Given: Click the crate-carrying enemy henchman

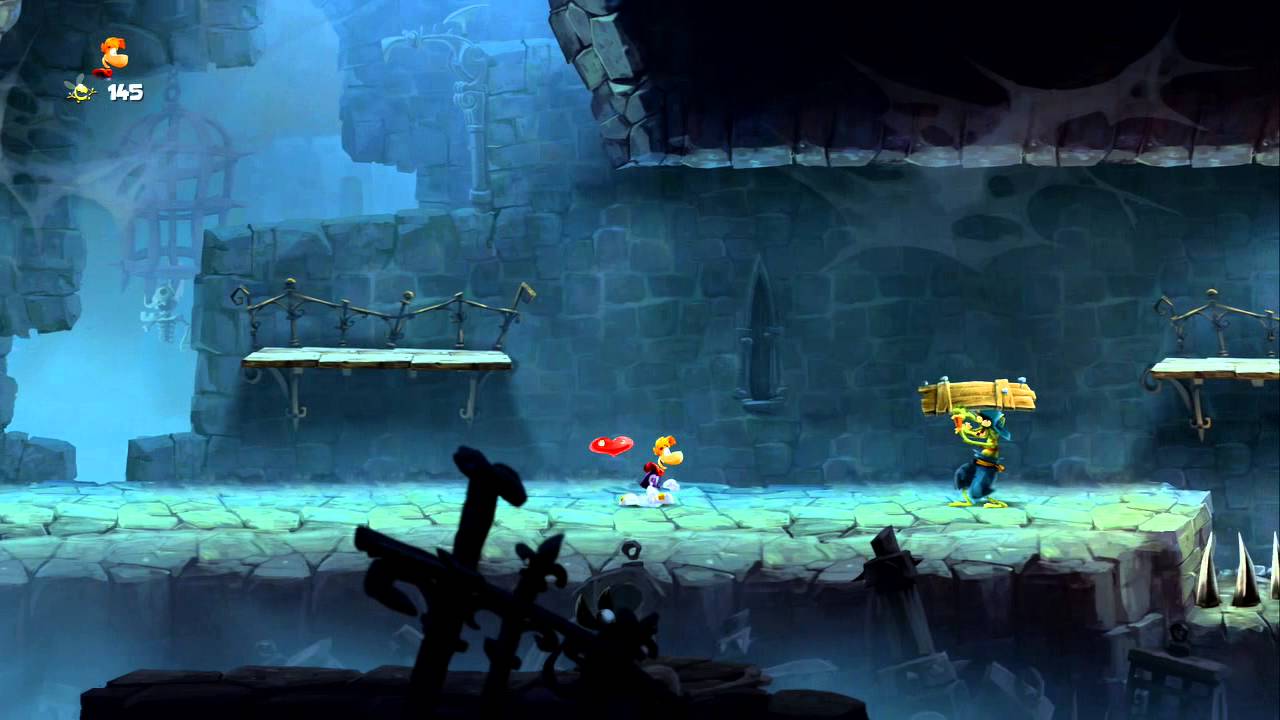Looking at the screenshot, I should coord(985,460).
